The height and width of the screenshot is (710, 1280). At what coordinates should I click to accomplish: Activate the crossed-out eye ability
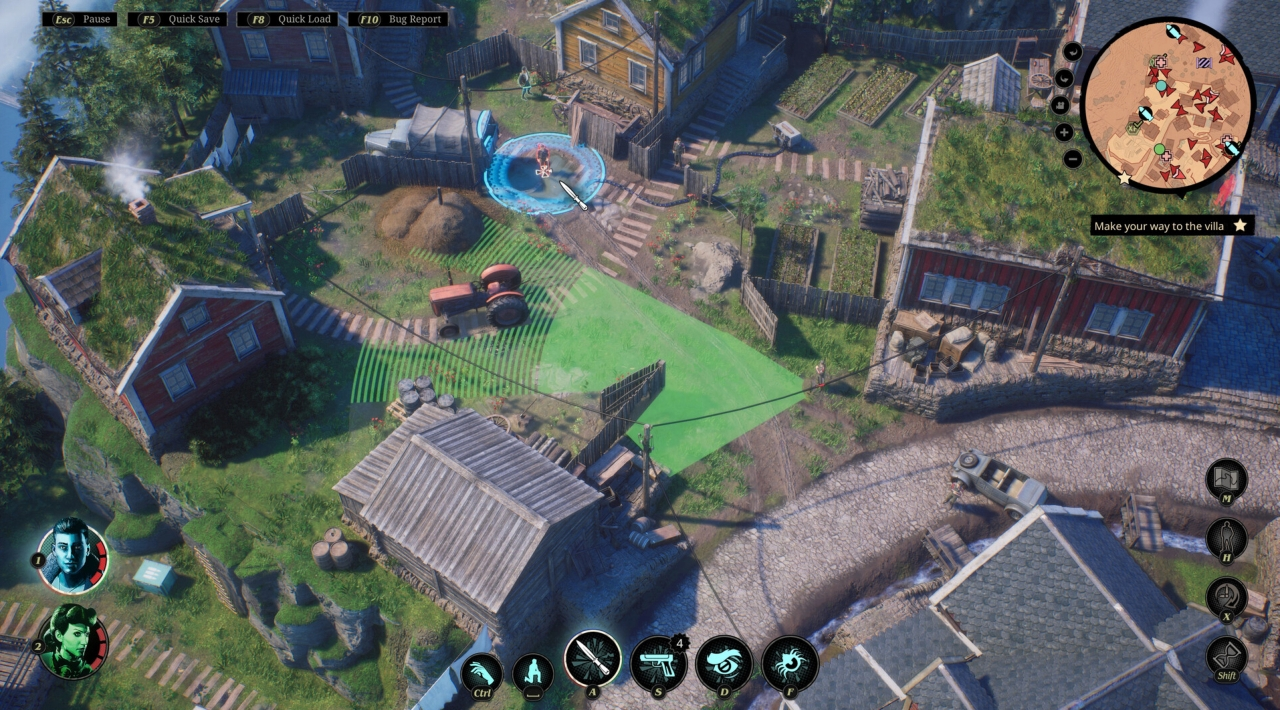pyautogui.click(x=724, y=664)
